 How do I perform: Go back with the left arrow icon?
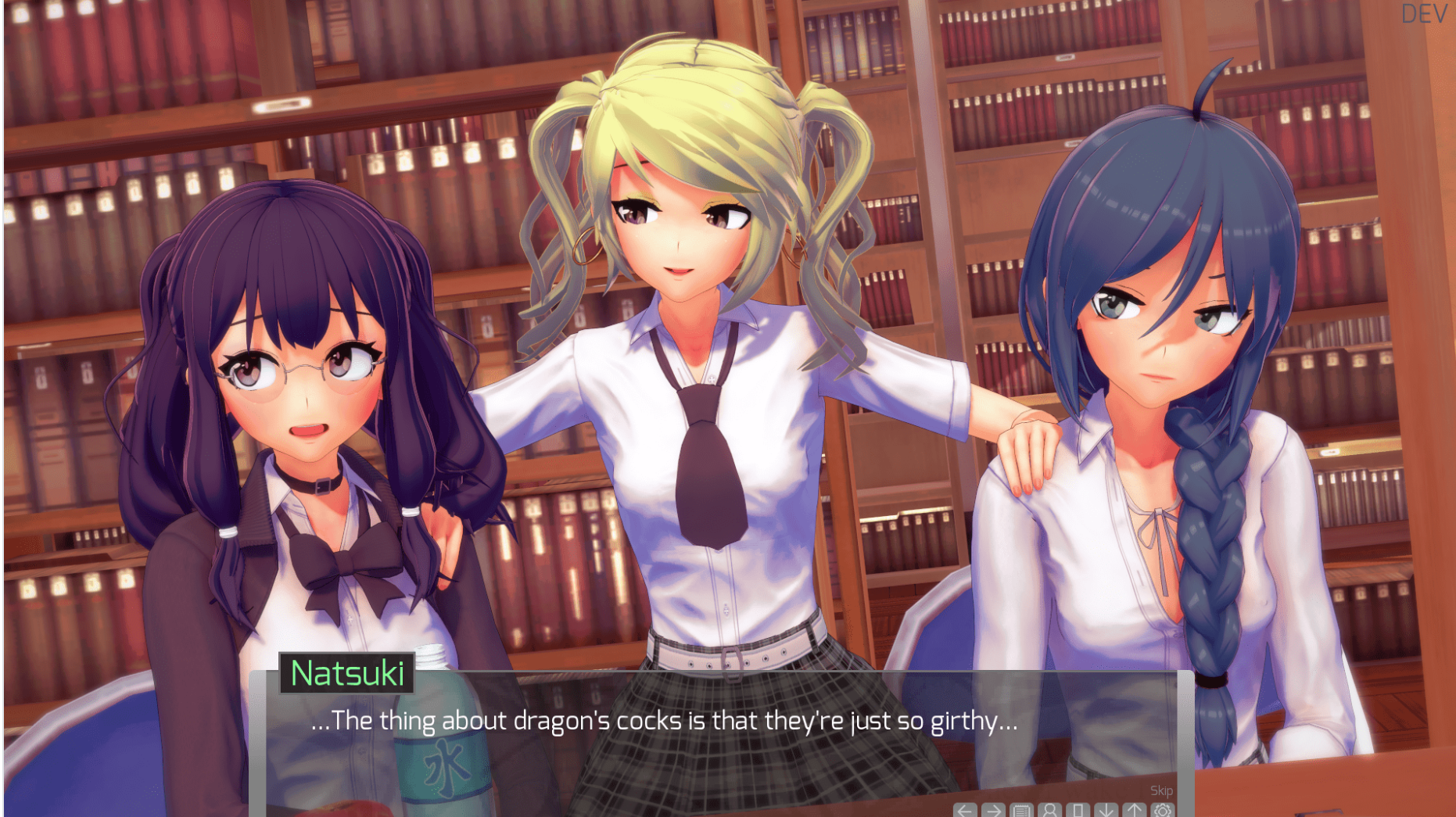(965, 811)
